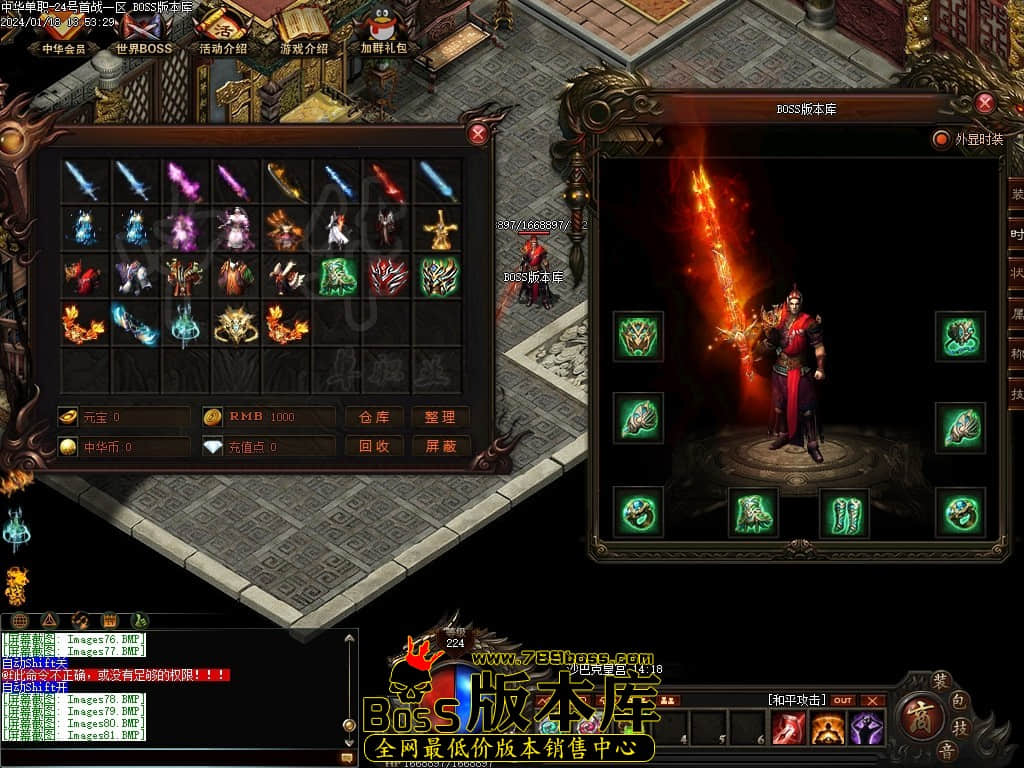Viewport: 1024px width, 768px height.
Task: Switch the 和平攻击 attack mode
Action: tap(796, 700)
